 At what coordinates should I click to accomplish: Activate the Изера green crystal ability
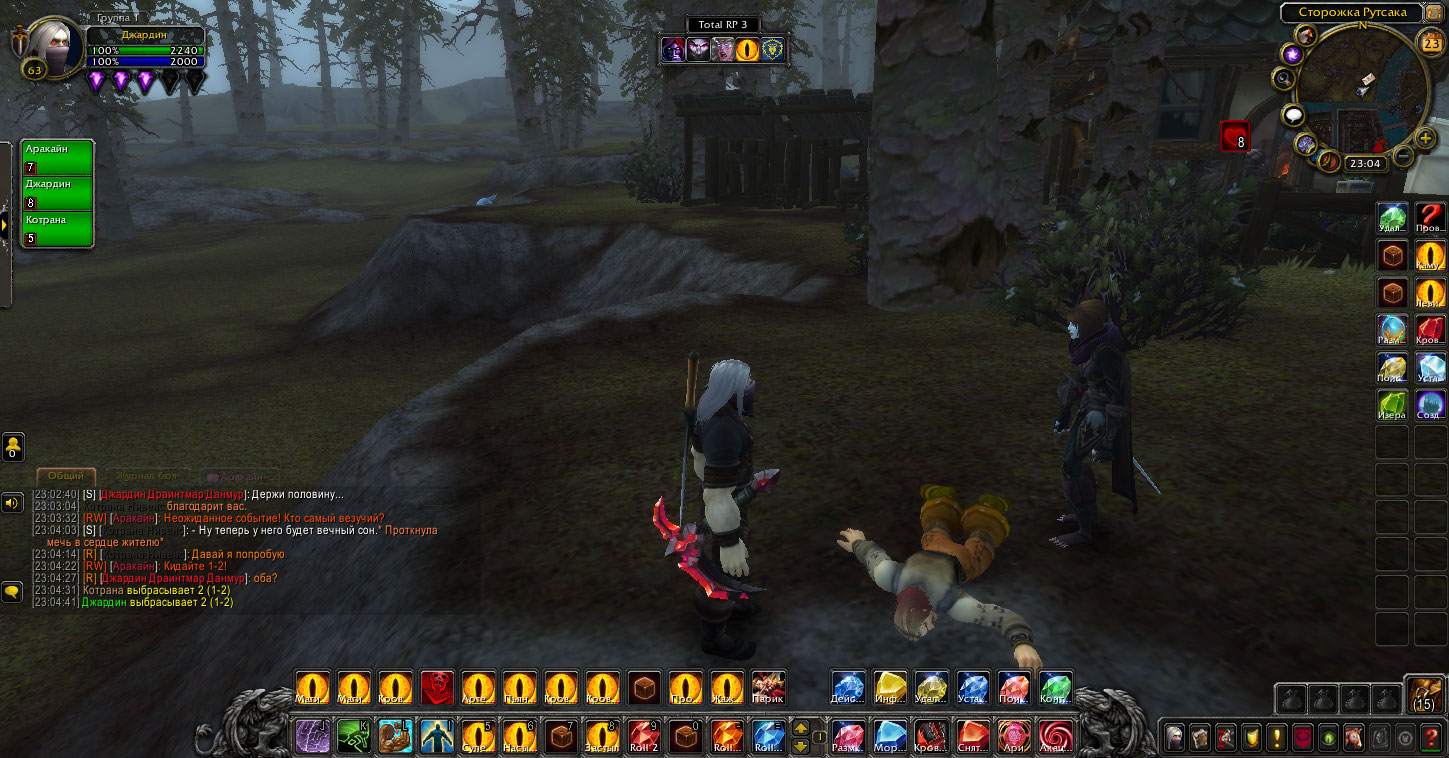(1392, 403)
